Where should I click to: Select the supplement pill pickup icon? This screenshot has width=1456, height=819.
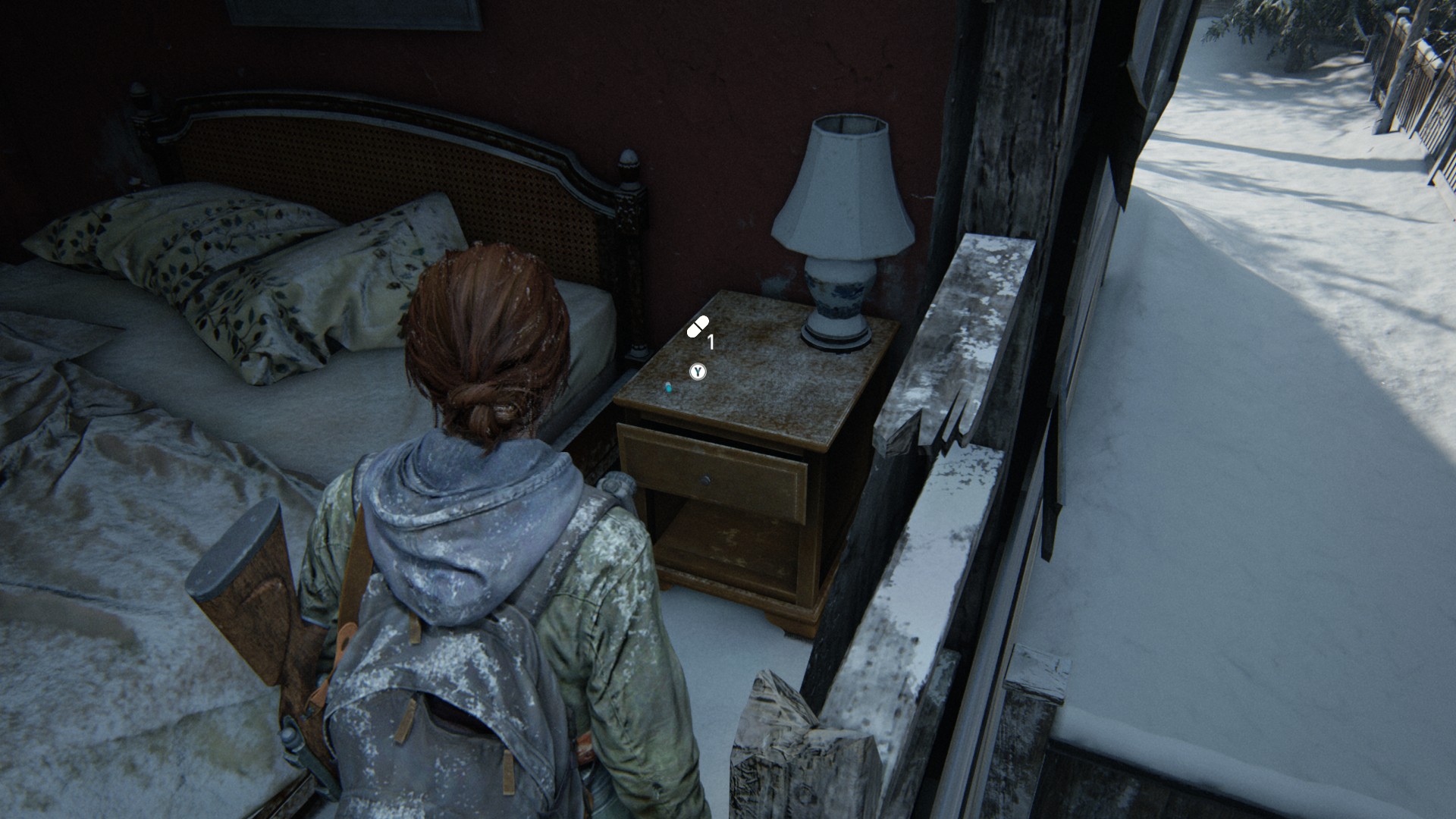click(x=698, y=326)
